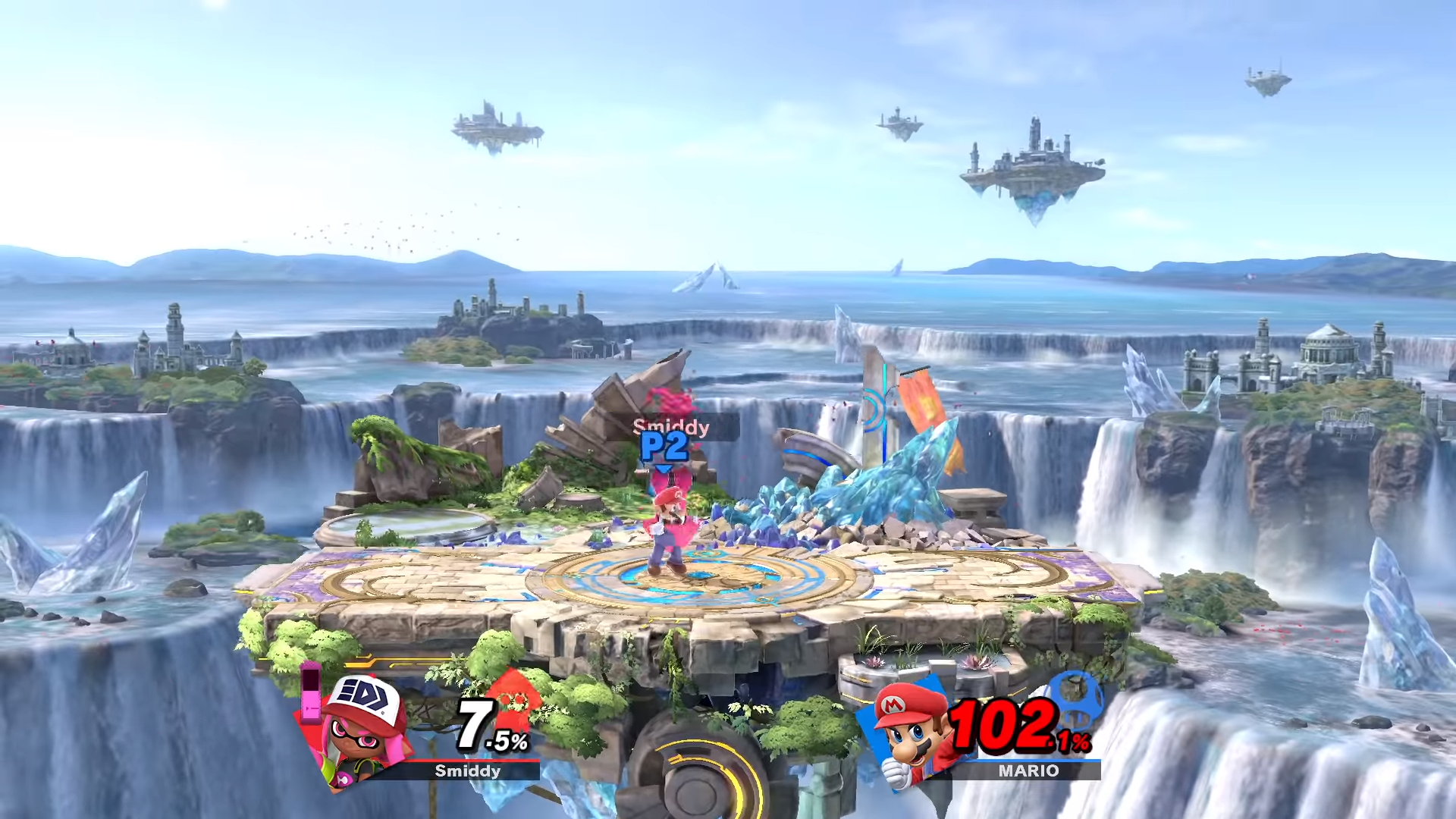
Task: Click the Smiddy player name plate
Action: tap(467, 771)
